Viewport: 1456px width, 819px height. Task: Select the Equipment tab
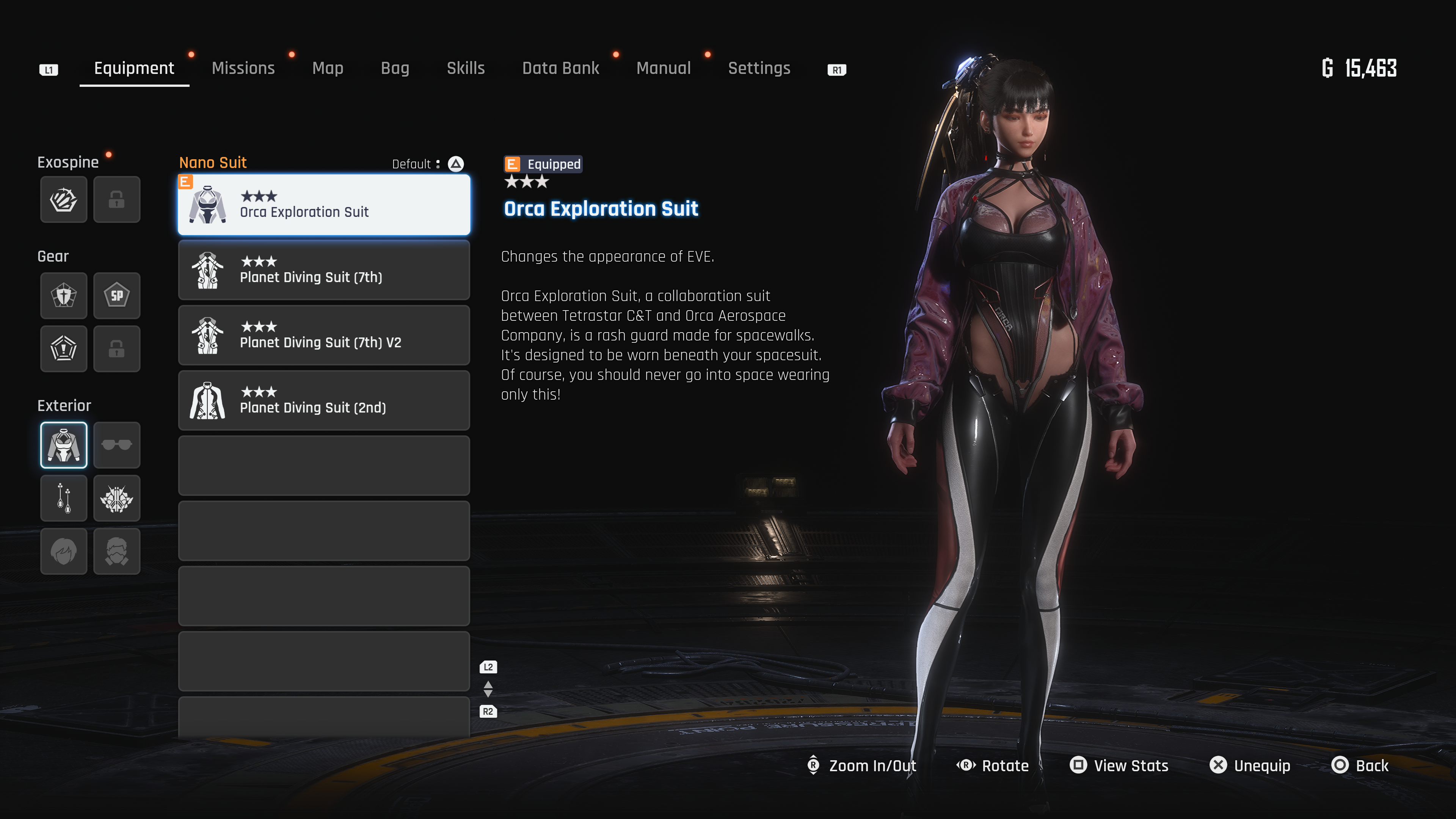pyautogui.click(x=134, y=68)
